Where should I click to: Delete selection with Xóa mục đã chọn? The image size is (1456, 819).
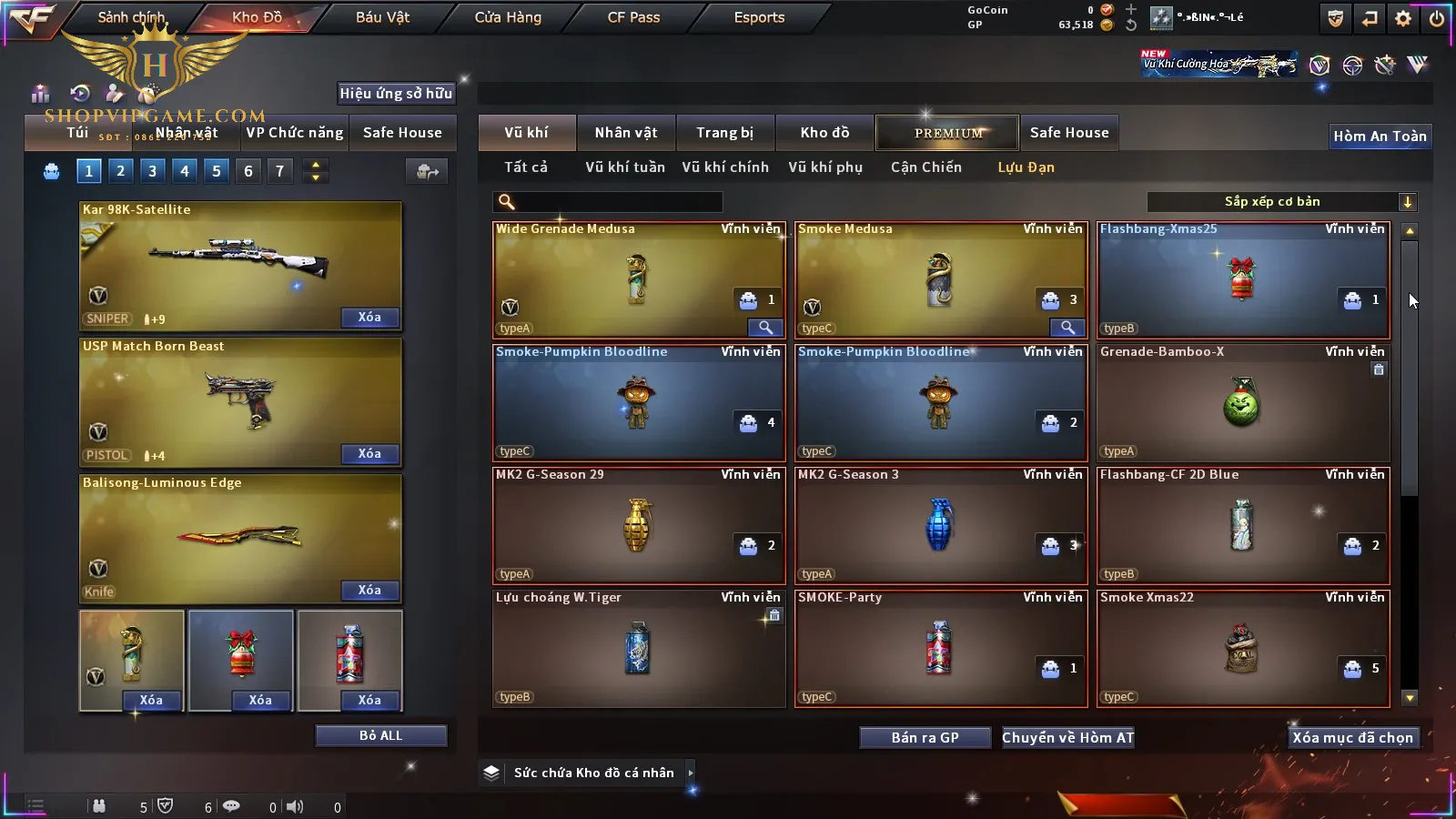tap(1352, 738)
